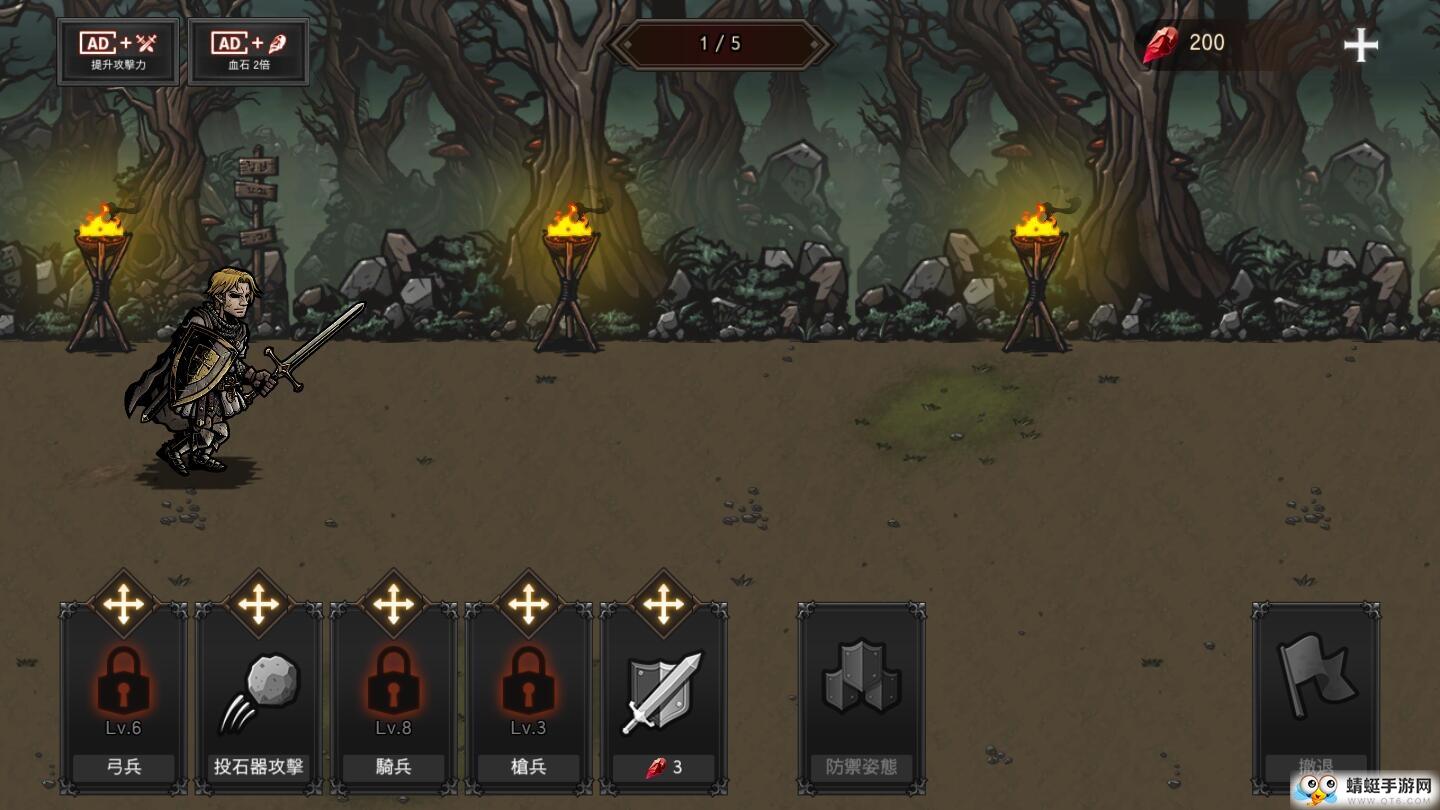Image resolution: width=1440 pixels, height=810 pixels.
Task: Activate the ad for double blood stones
Action: tap(248, 52)
